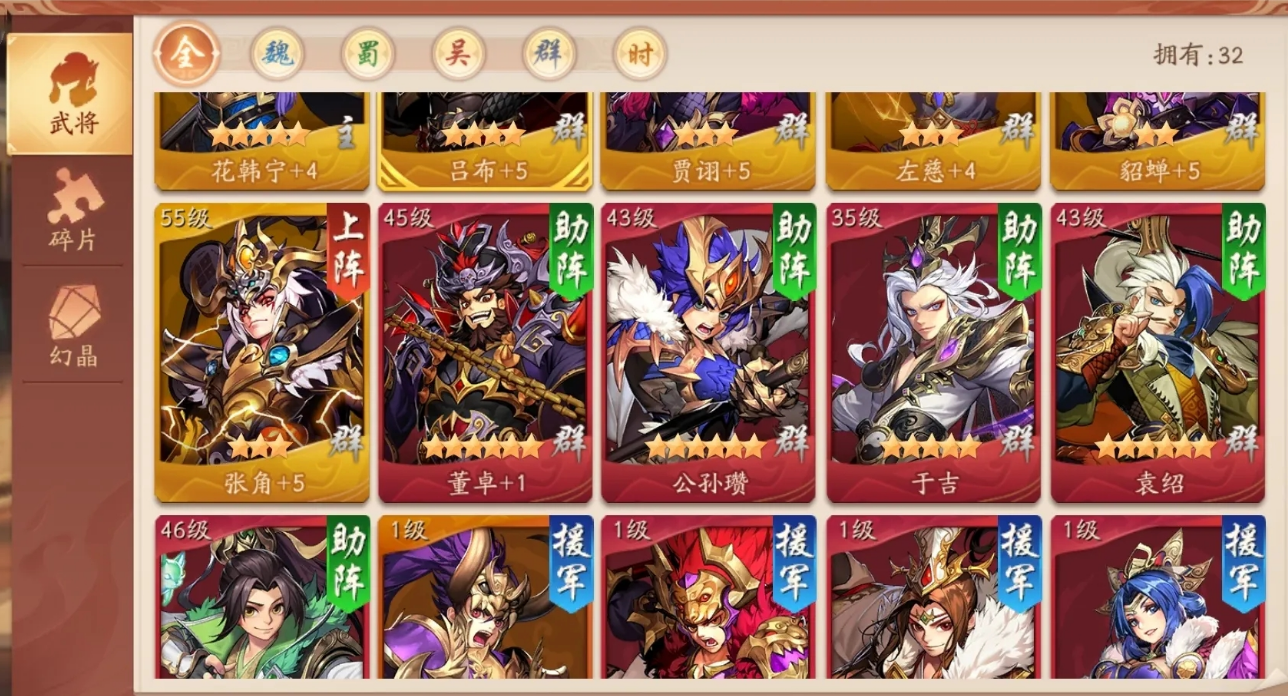The width and height of the screenshot is (1288, 696).
Task: Open the 幻晶 crystal tab
Action: 74,325
